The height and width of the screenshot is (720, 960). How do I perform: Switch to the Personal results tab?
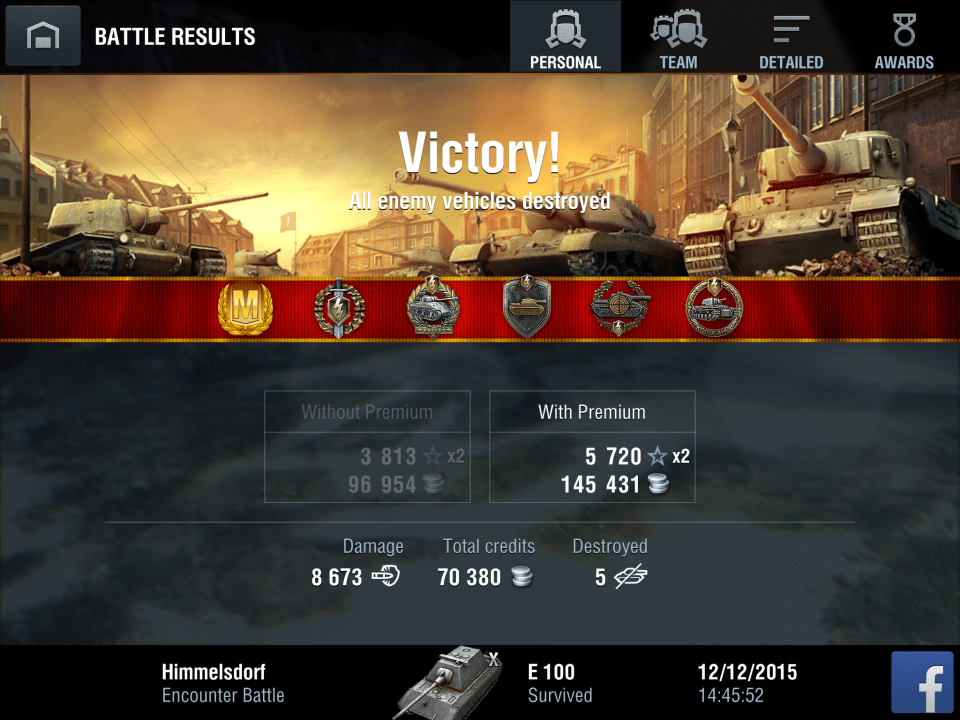tap(565, 37)
